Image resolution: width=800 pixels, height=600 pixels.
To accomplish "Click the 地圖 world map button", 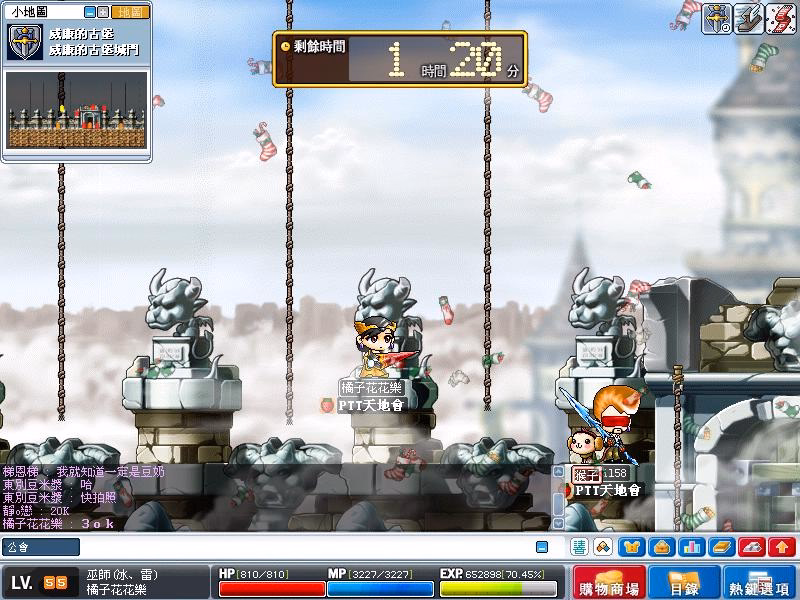I will coord(131,12).
